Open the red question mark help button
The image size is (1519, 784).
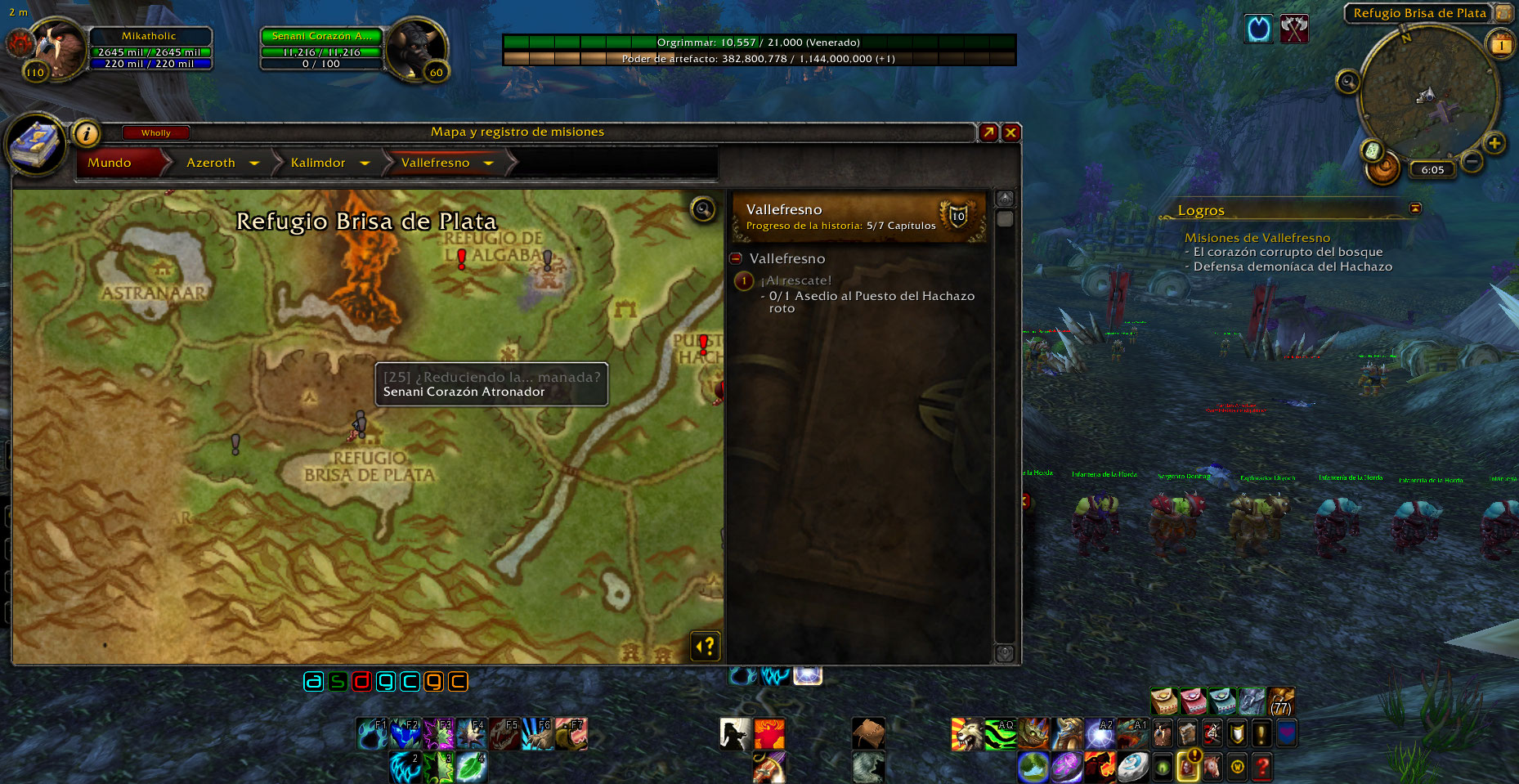click(x=1262, y=767)
